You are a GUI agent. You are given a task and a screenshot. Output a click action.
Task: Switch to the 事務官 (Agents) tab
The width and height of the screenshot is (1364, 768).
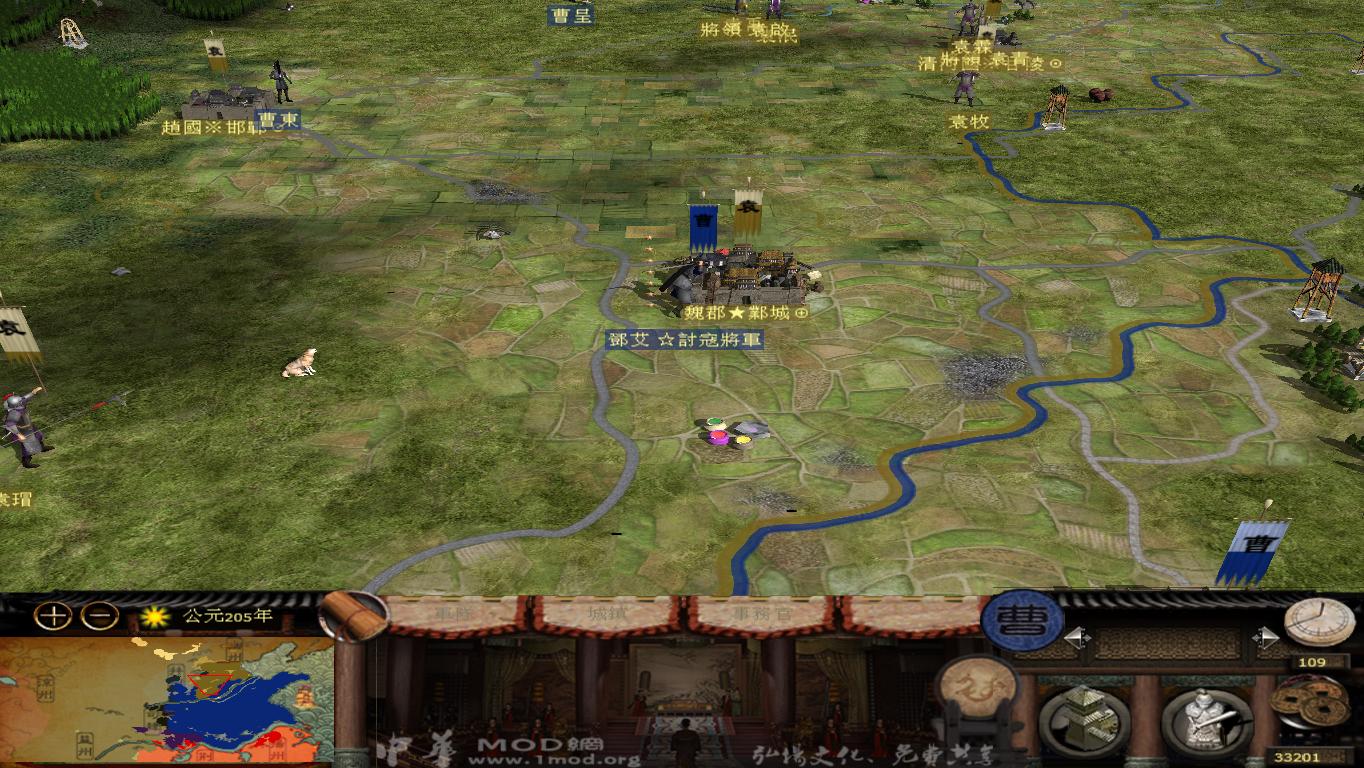pos(761,615)
